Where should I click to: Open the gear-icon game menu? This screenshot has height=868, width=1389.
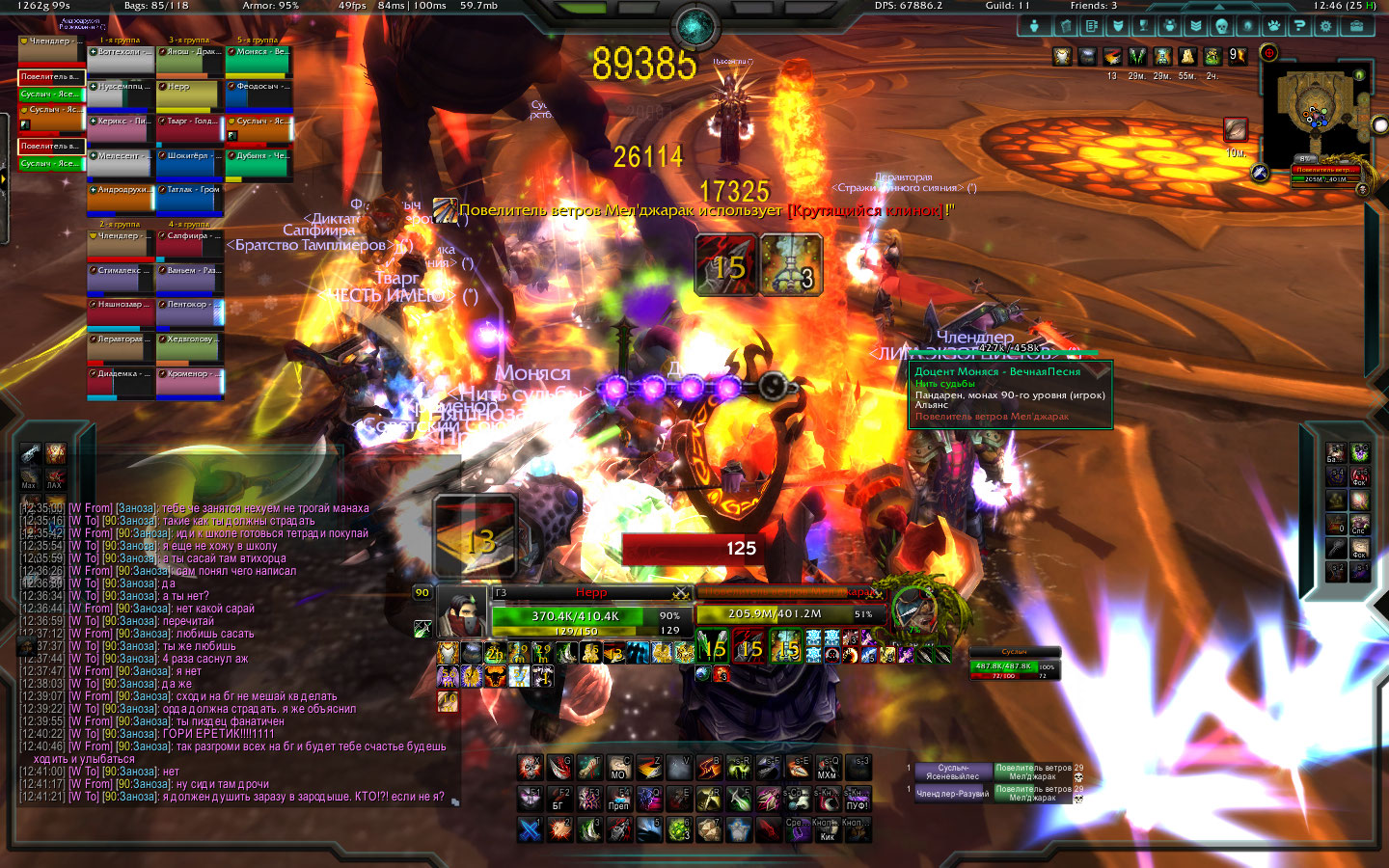coord(1326,26)
